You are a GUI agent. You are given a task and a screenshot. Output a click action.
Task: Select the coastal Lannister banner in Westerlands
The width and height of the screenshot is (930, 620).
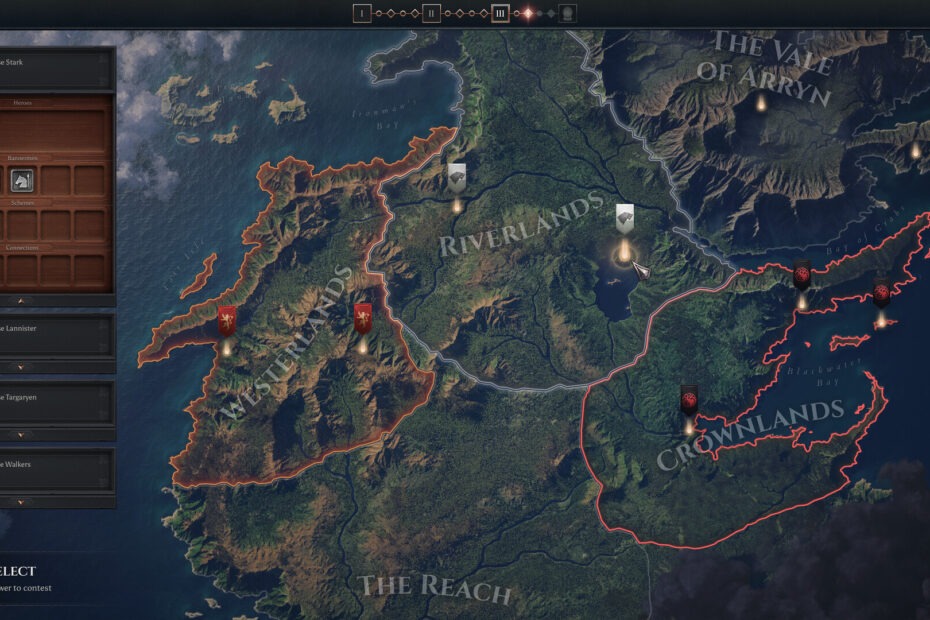[x=228, y=321]
